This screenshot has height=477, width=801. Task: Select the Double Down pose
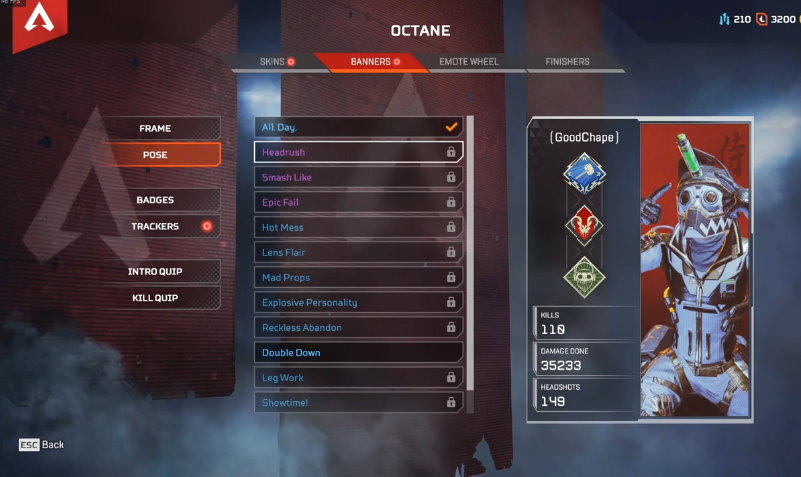tap(358, 352)
